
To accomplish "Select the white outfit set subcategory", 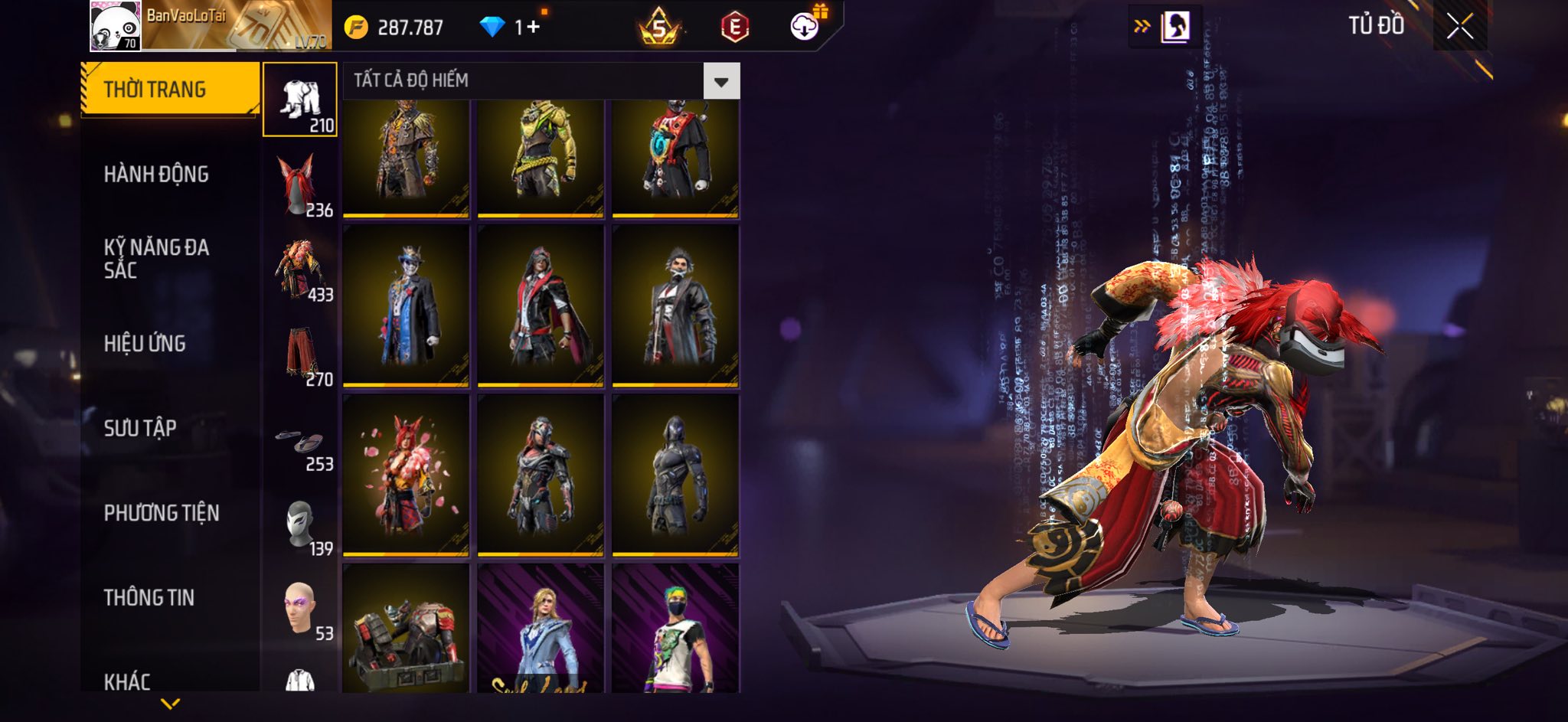I will pos(300,100).
